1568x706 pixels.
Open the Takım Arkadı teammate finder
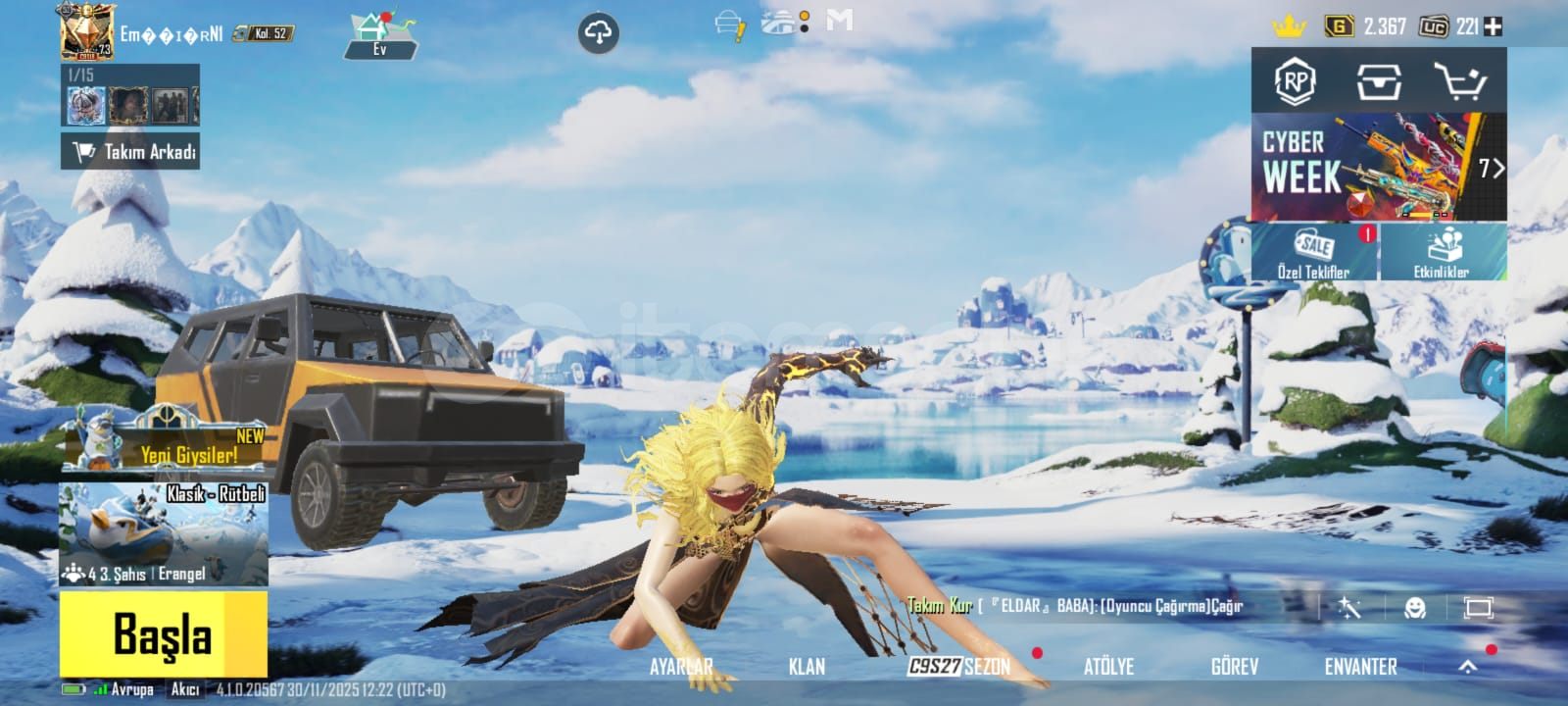point(130,152)
